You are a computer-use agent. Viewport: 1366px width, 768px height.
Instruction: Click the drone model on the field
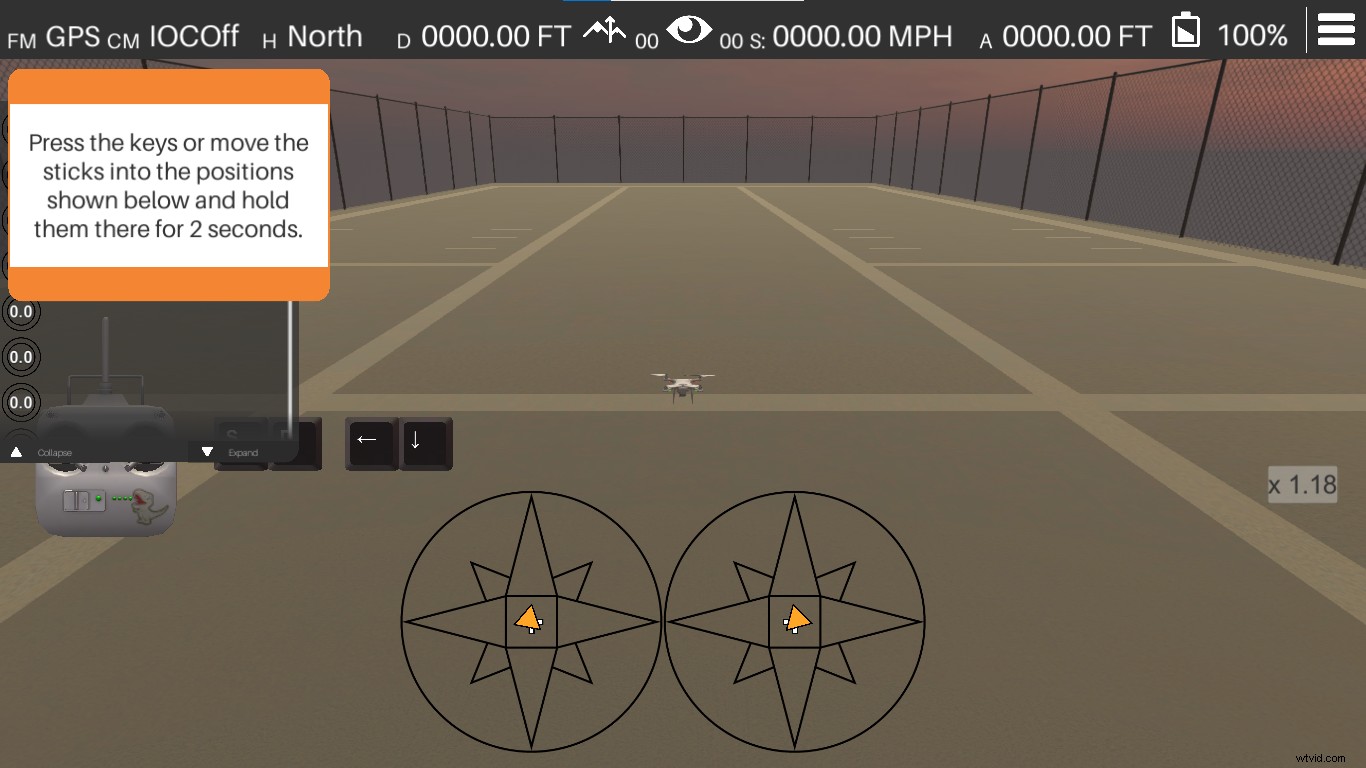pyautogui.click(x=684, y=385)
